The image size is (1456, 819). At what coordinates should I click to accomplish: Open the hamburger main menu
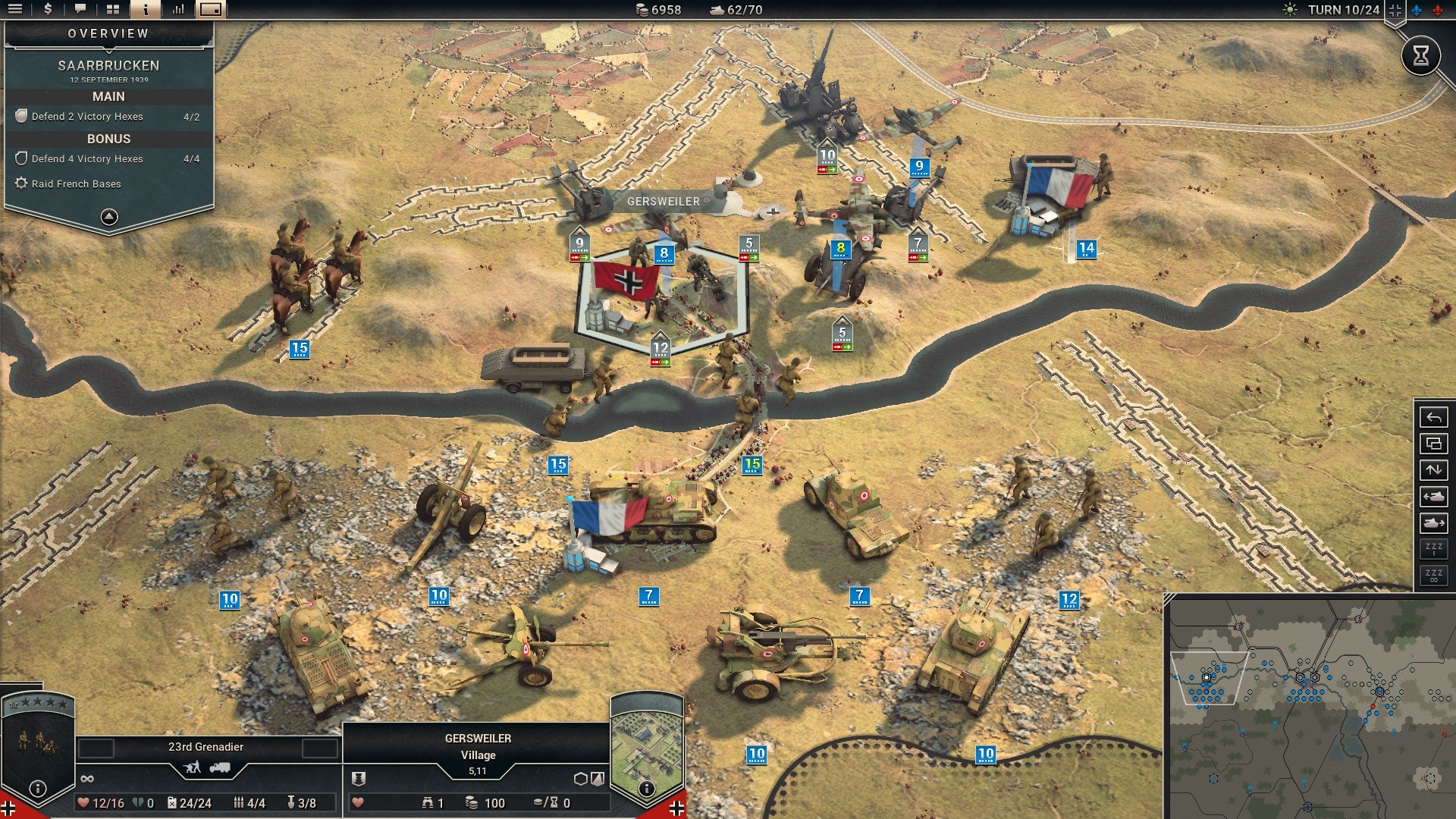pyautogui.click(x=15, y=10)
